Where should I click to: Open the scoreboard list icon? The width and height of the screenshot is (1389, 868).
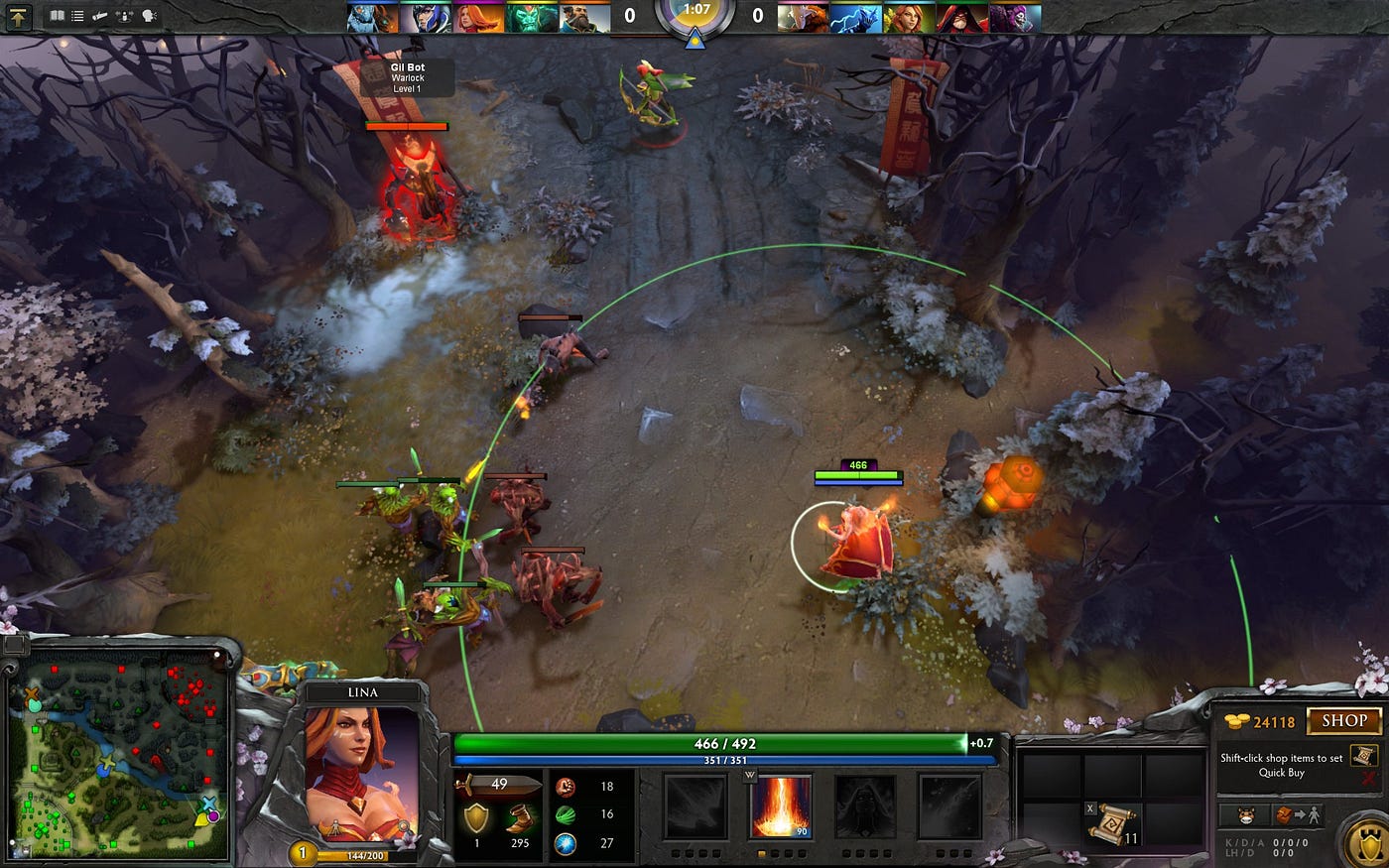tap(77, 16)
